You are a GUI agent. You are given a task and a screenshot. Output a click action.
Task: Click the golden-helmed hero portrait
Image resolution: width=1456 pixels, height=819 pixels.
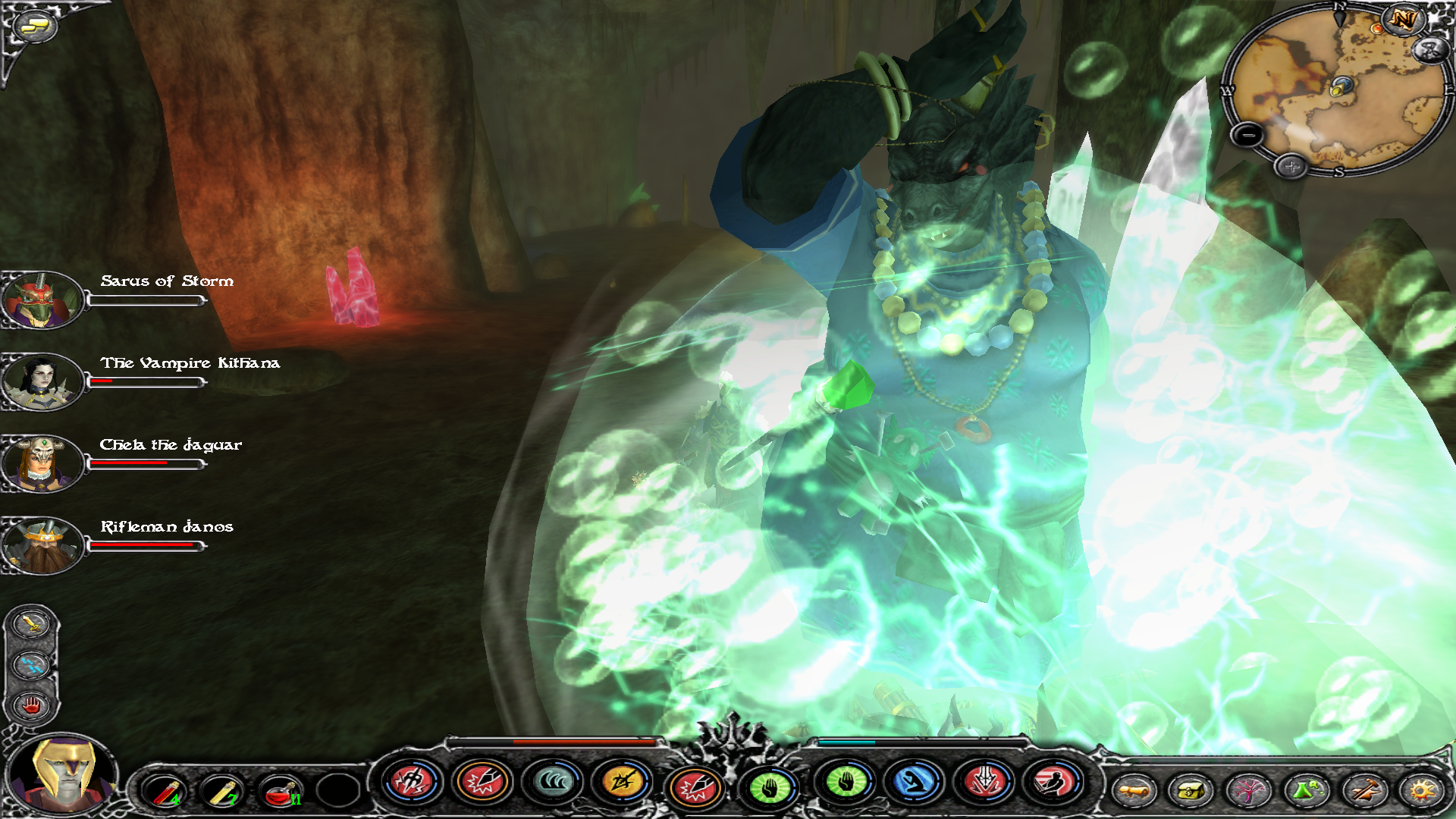pyautogui.click(x=64, y=773)
